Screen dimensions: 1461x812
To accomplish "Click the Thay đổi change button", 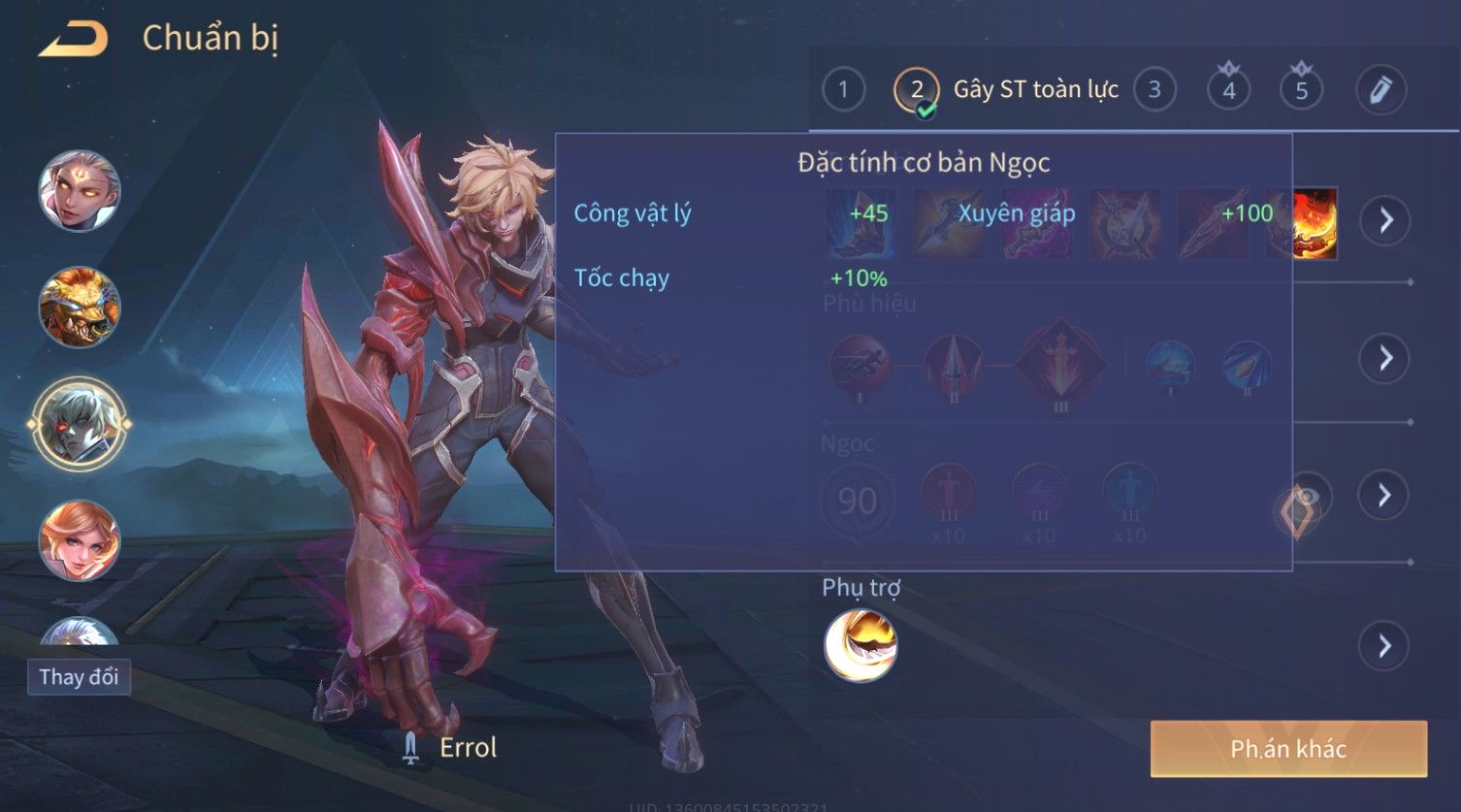I will click(79, 676).
